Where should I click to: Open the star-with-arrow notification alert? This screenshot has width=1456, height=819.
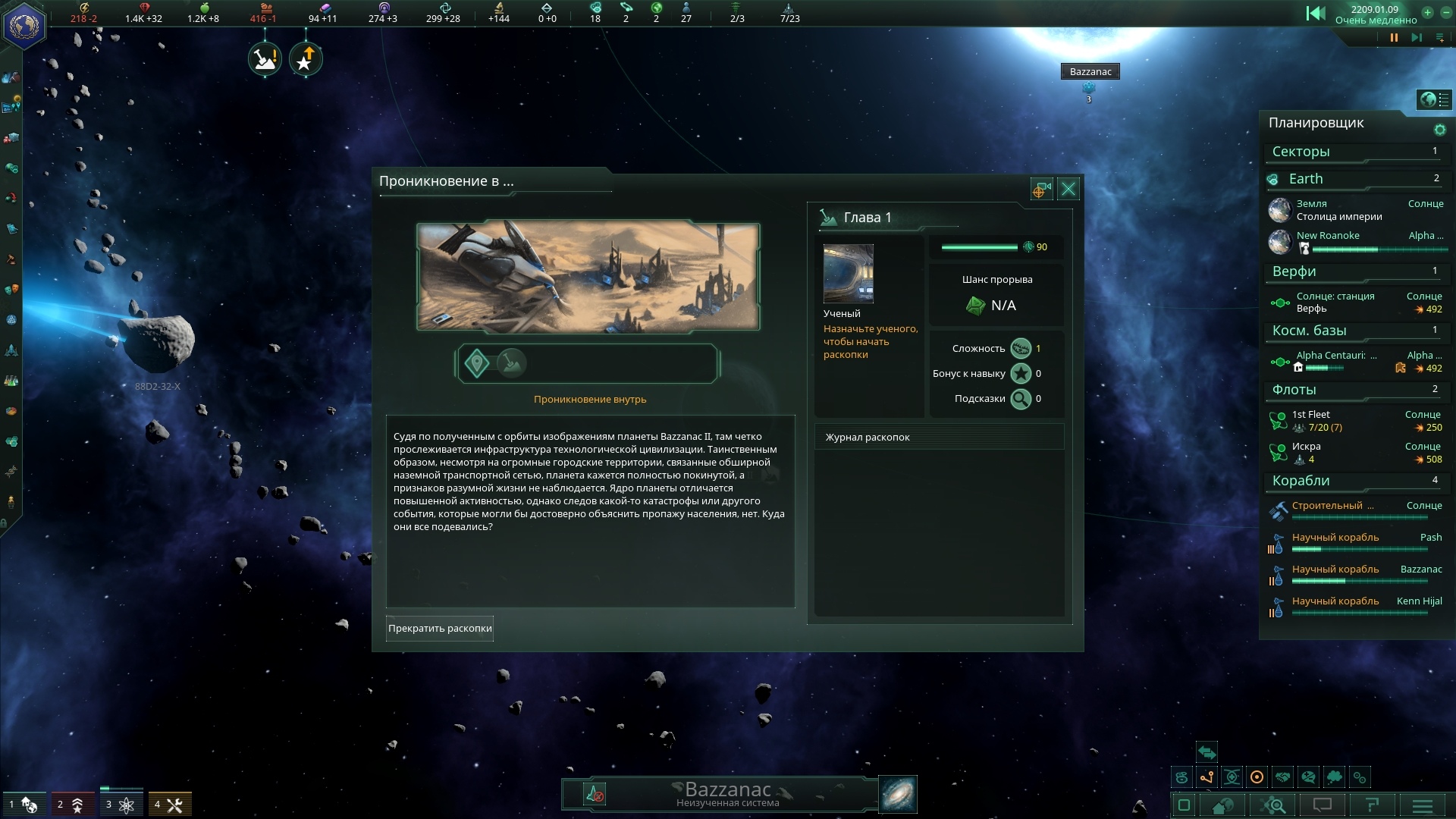pos(306,59)
